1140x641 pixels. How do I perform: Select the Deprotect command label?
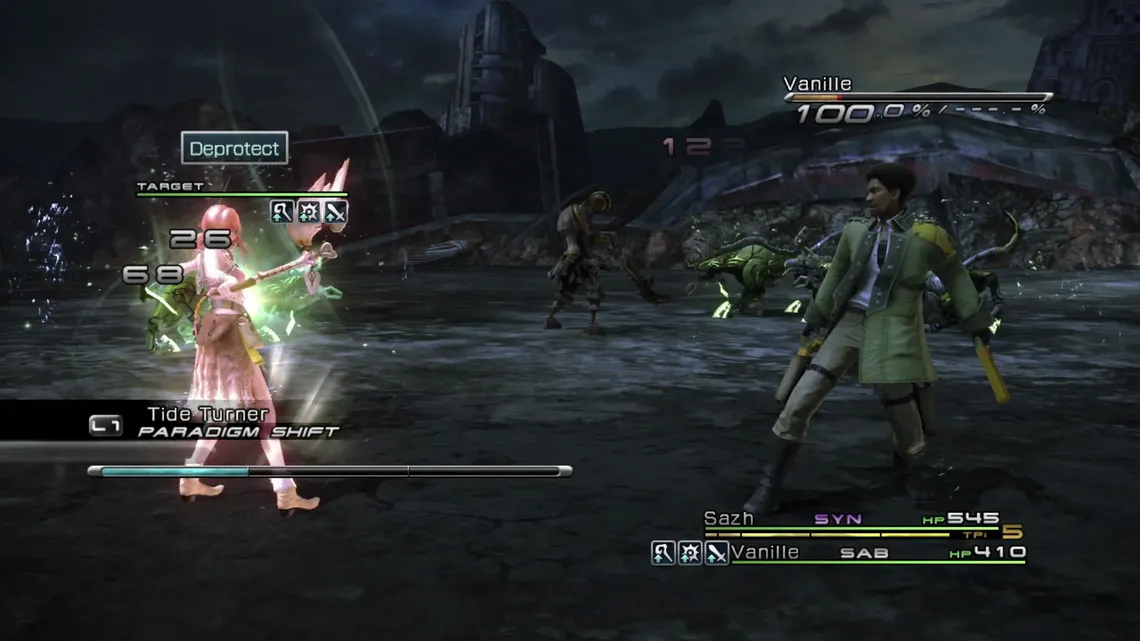(236, 148)
